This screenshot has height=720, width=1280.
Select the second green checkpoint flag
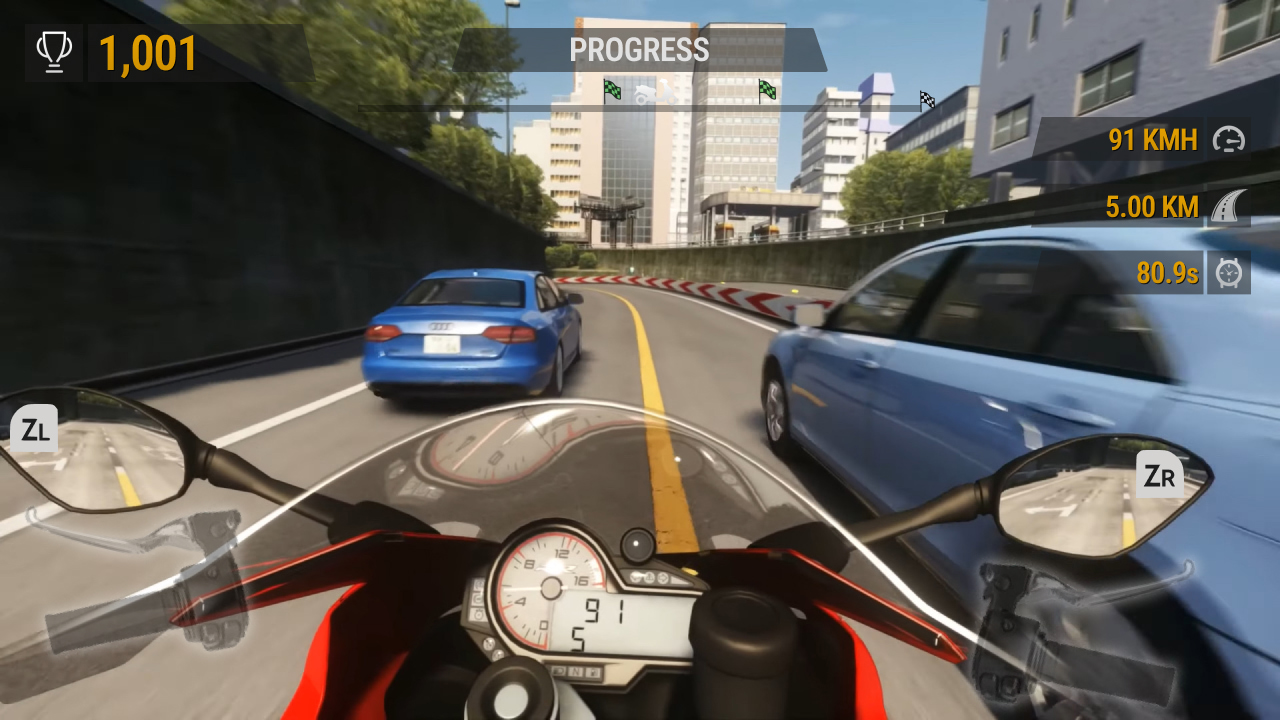768,91
